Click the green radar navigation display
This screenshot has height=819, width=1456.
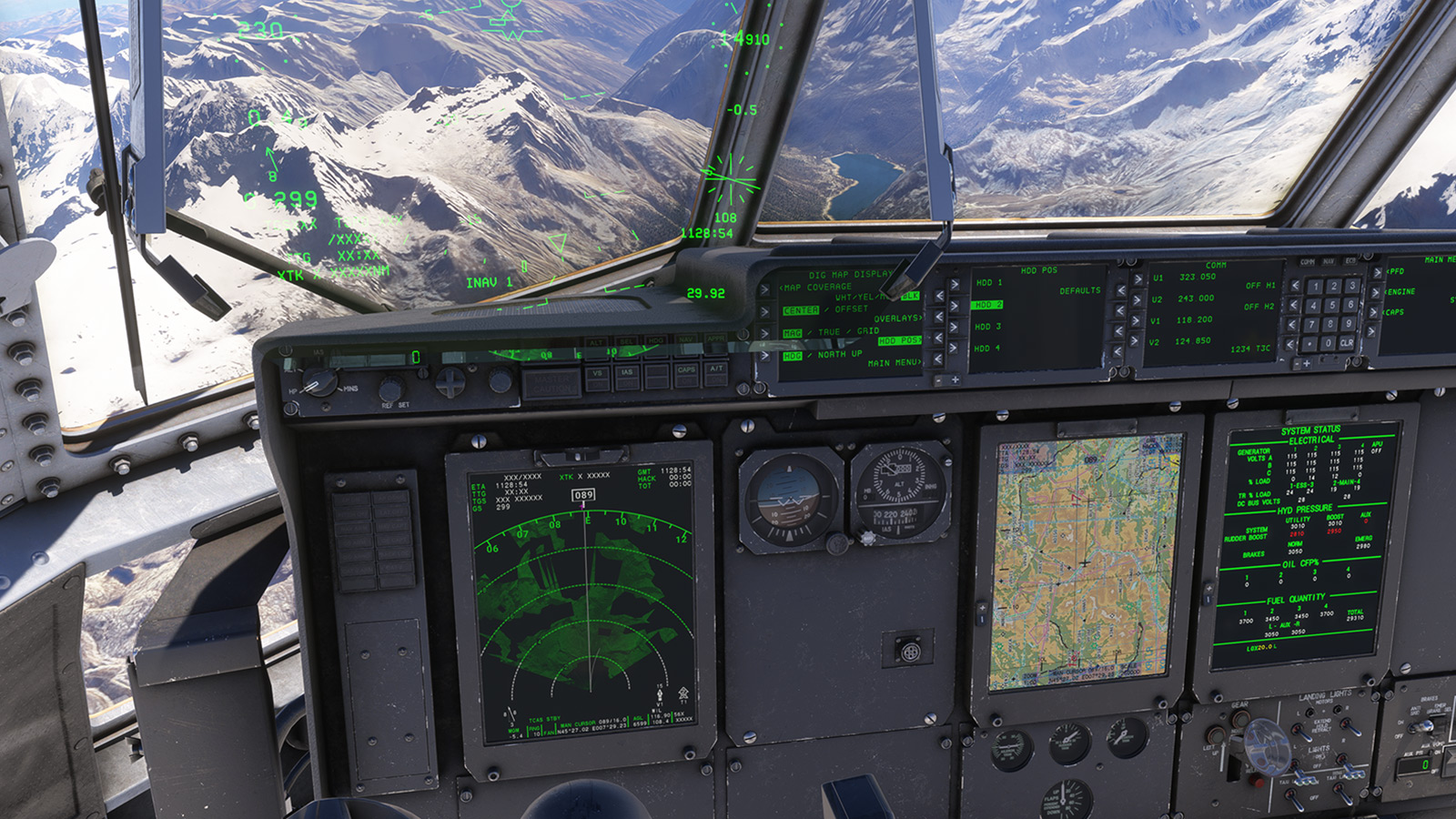click(x=582, y=601)
